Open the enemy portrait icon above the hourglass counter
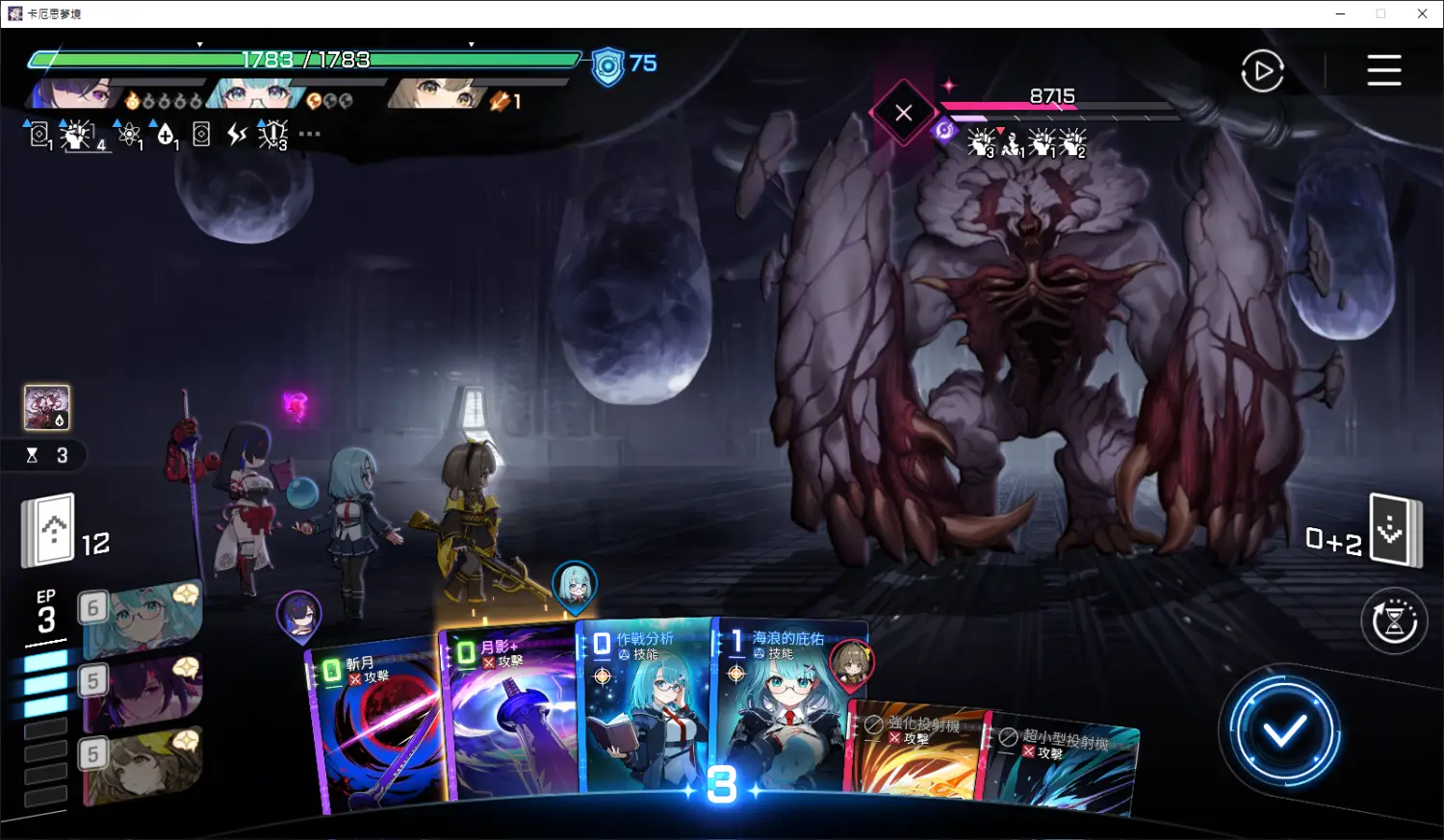Screen dimensions: 1444x840 (x=46, y=408)
